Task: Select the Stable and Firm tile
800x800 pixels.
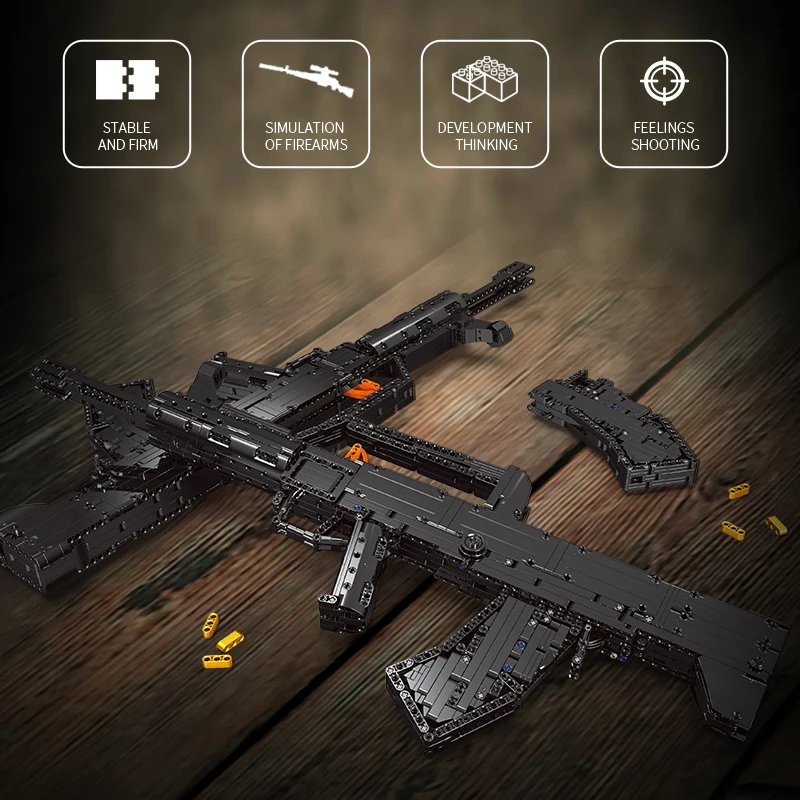Action: 127,104
